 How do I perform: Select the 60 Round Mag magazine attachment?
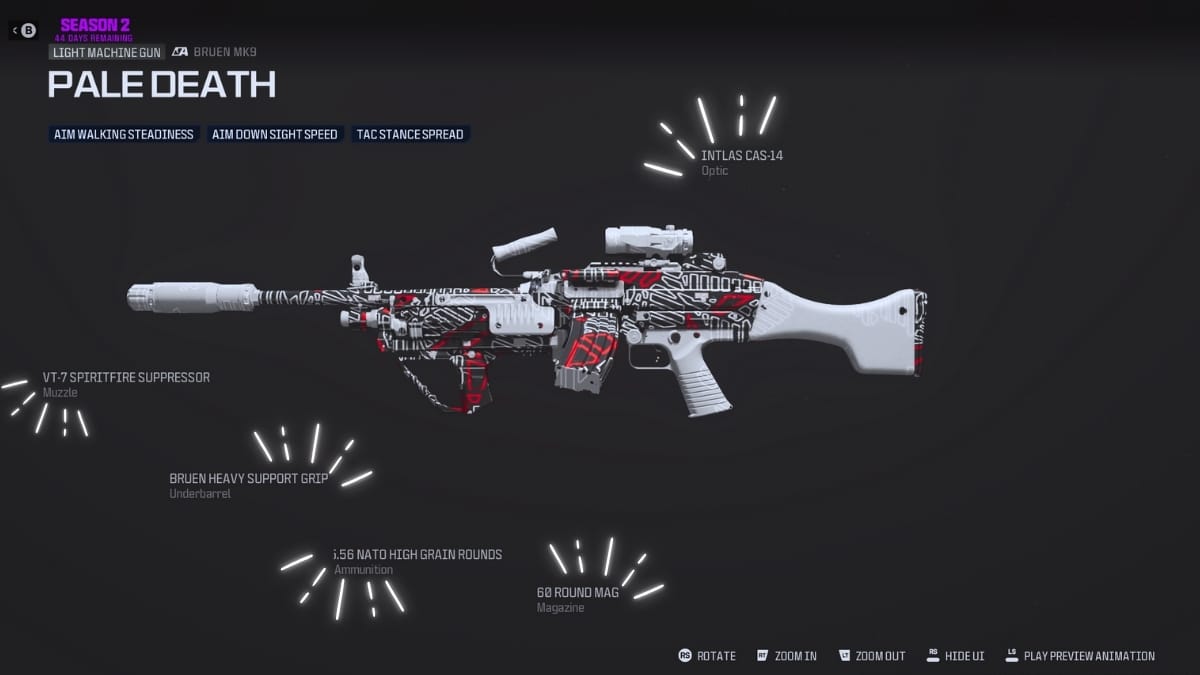click(x=578, y=592)
